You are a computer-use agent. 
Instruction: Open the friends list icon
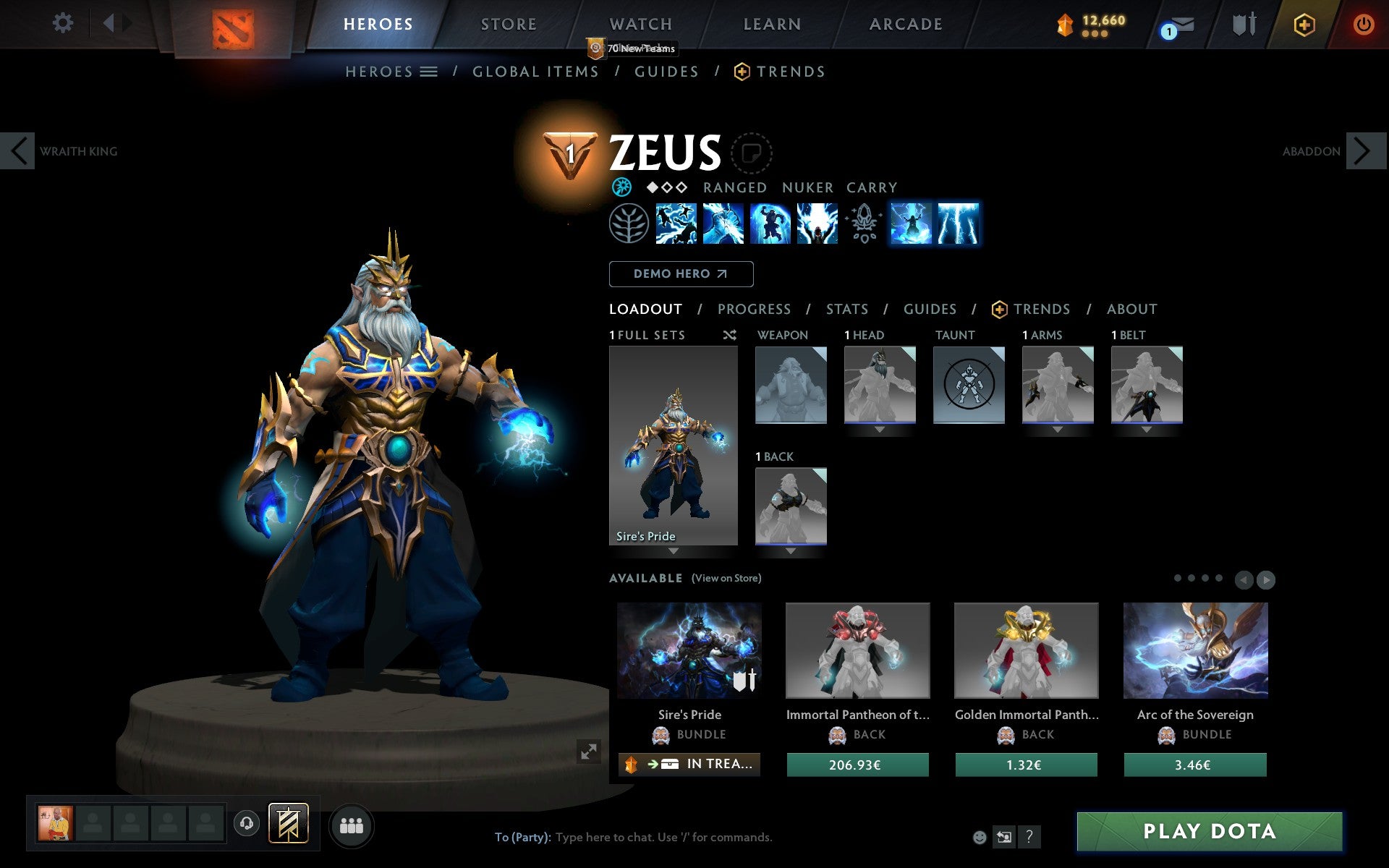[351, 825]
